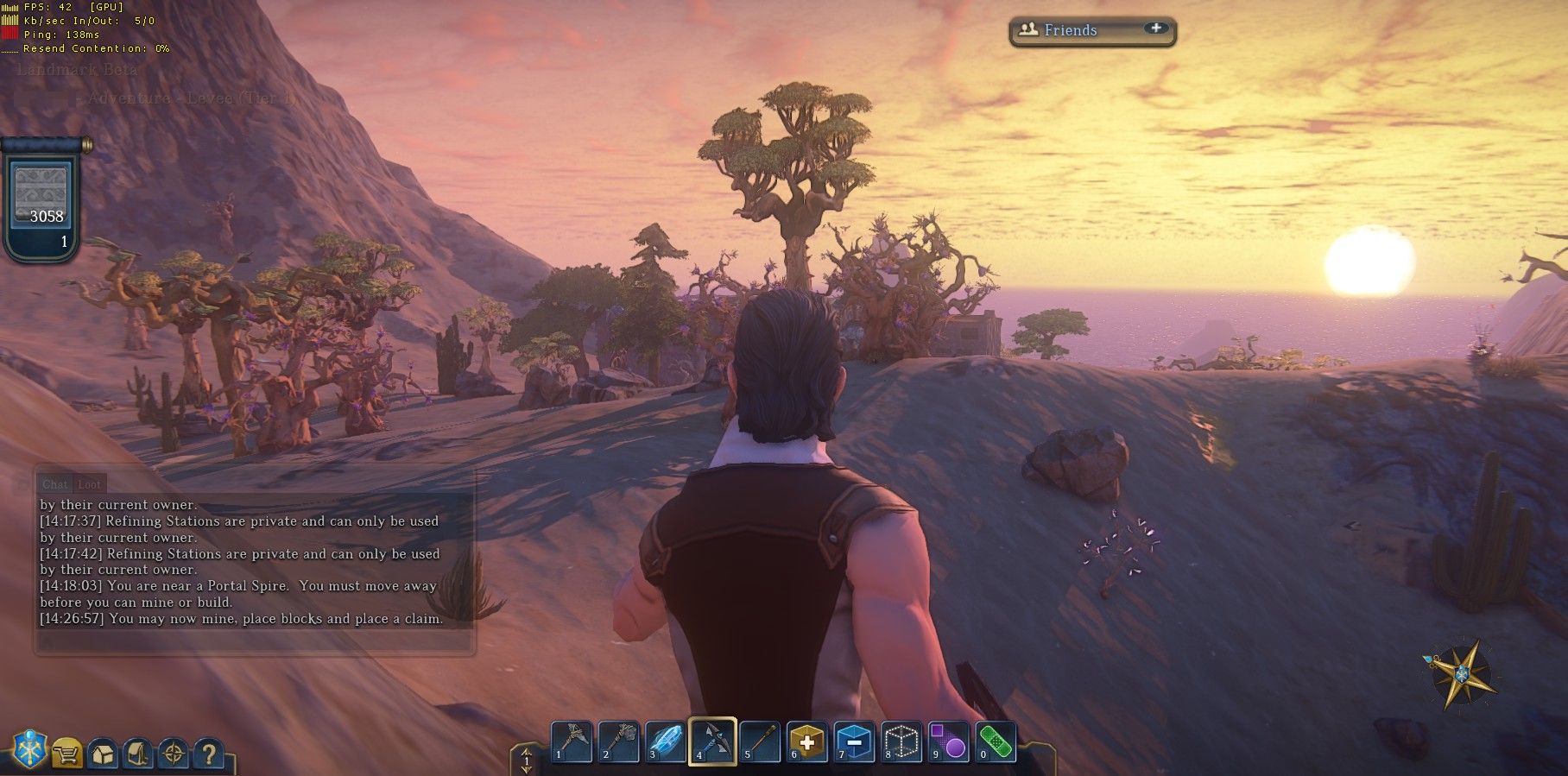Select the stone pickaxe in slot 1

(572, 741)
